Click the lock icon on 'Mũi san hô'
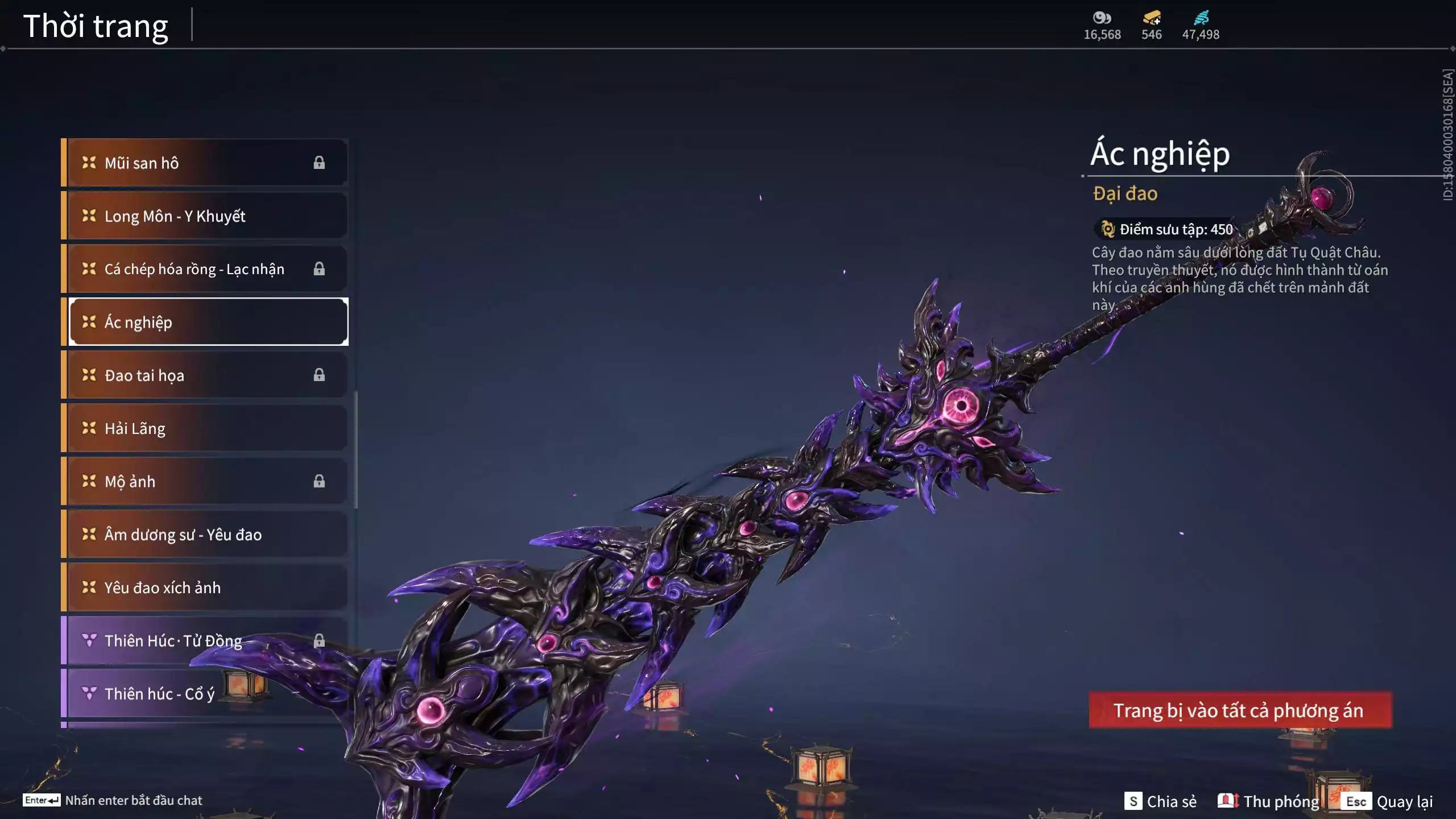This screenshot has height=819, width=1456. pos(320,163)
